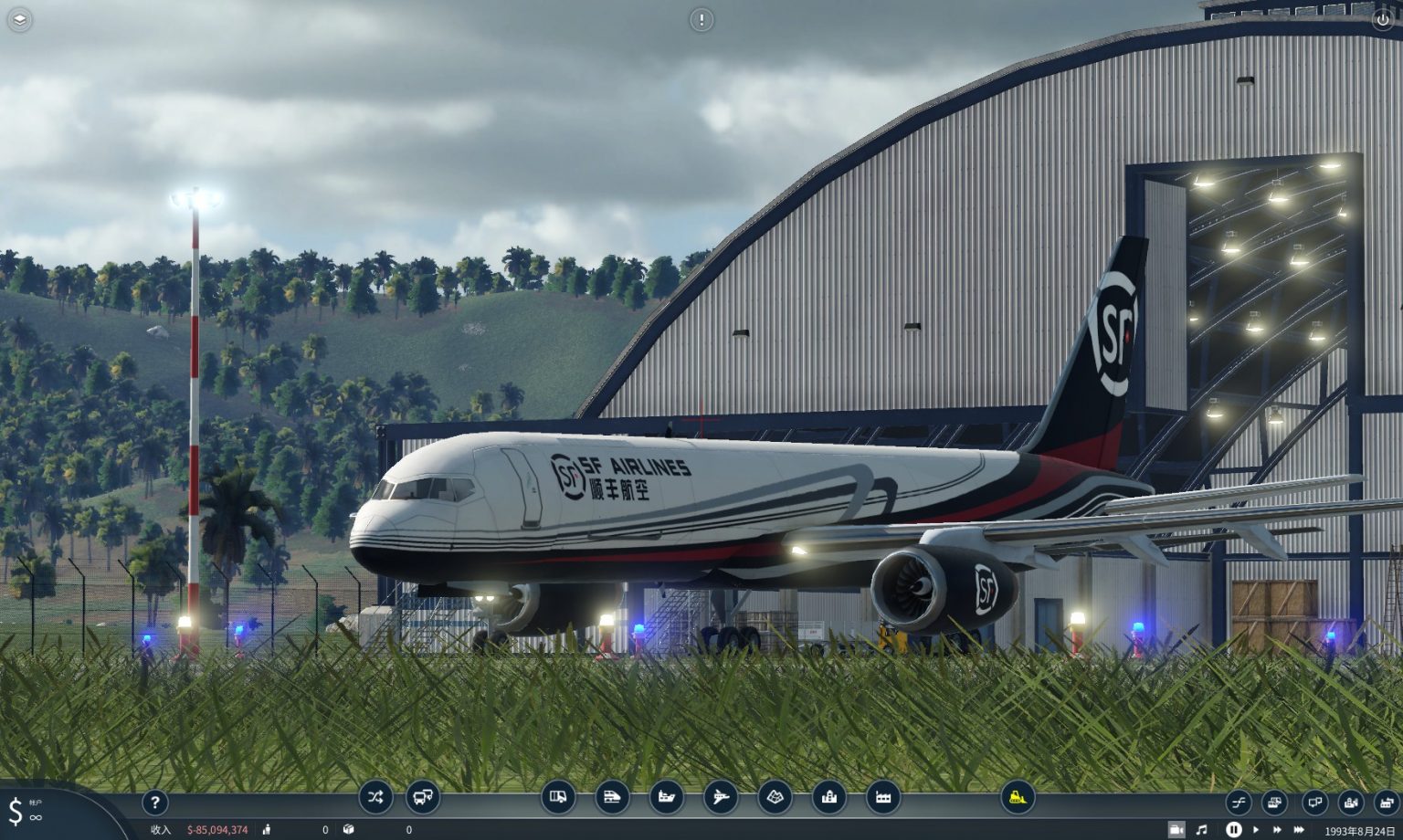Open the landscaping tools menu
The image size is (1403, 840).
click(x=775, y=797)
